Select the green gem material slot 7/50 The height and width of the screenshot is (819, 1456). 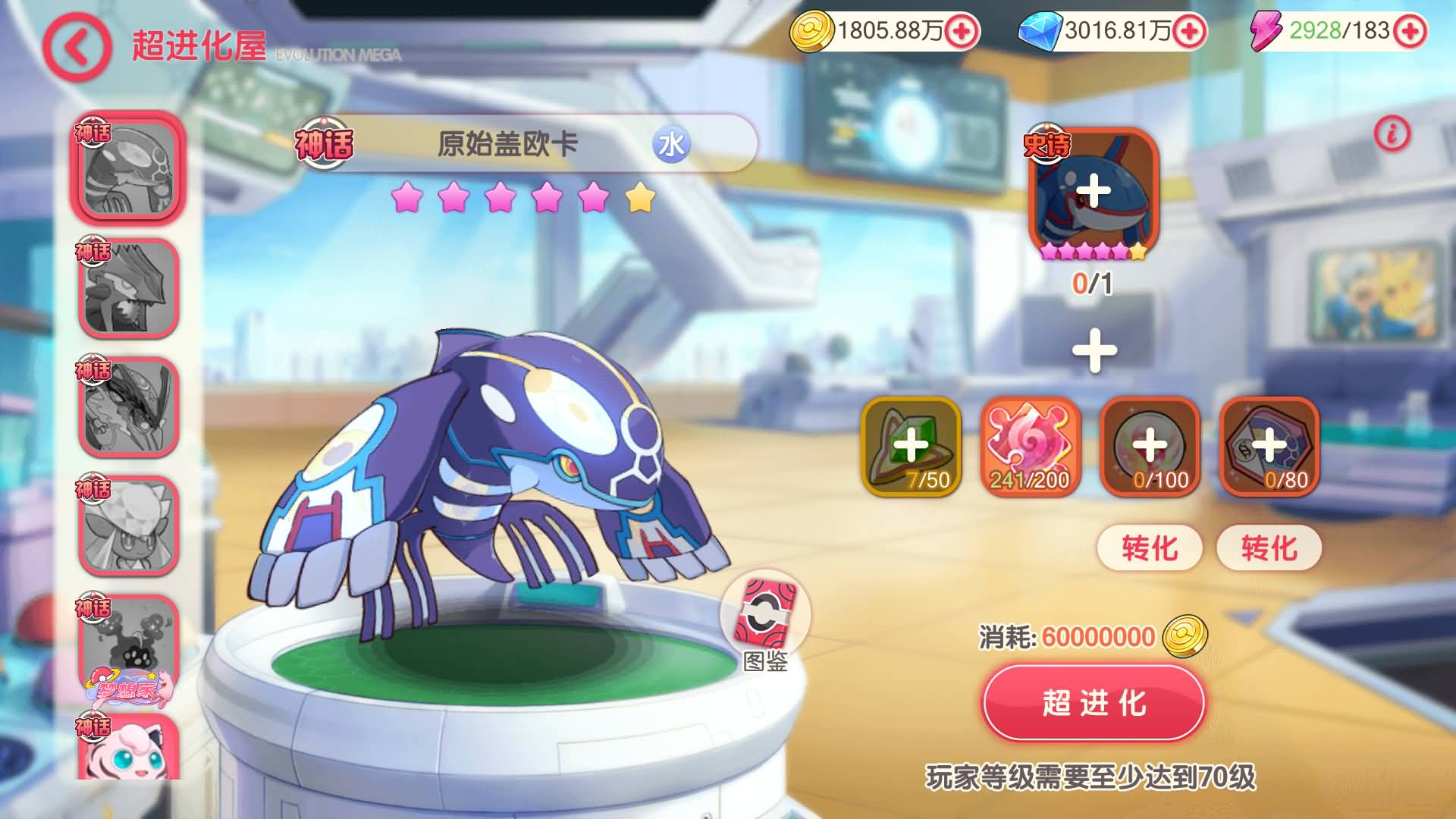tap(911, 446)
